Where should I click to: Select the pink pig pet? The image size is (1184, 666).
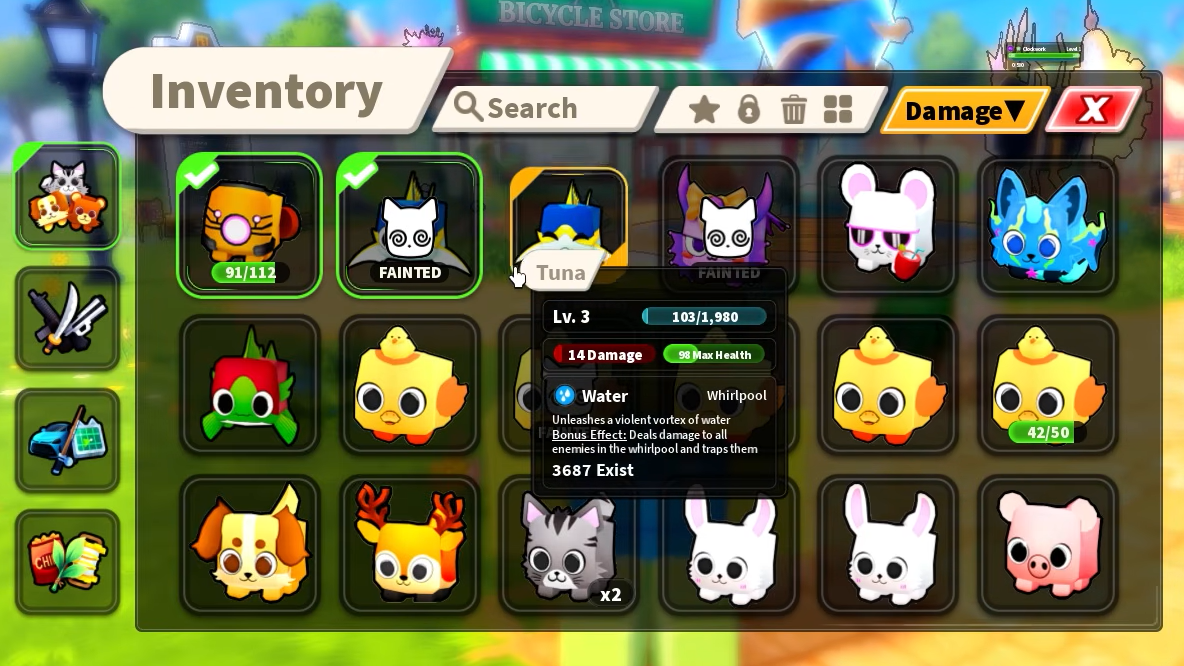click(1047, 544)
